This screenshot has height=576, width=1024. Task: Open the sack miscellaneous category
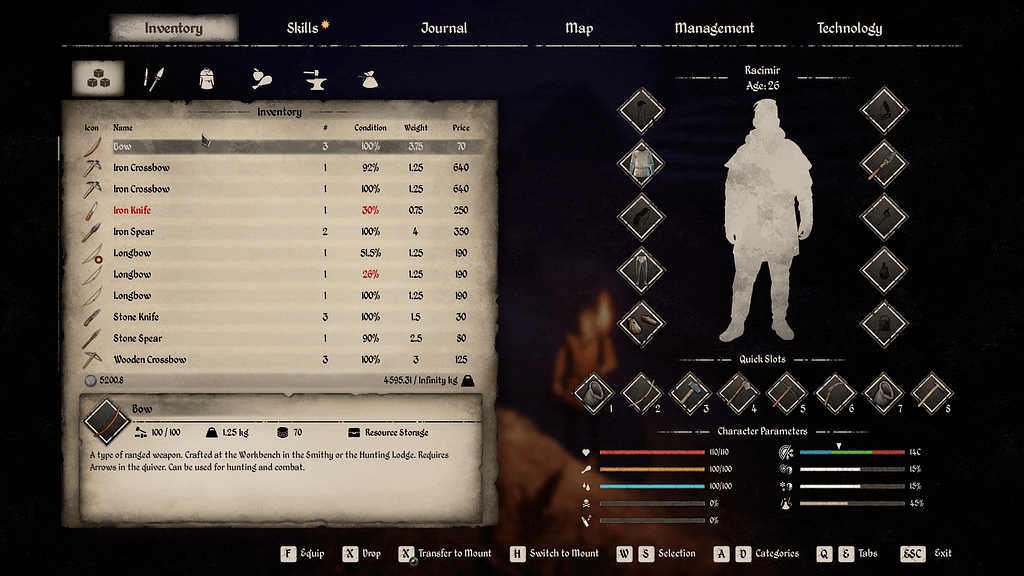(369, 79)
